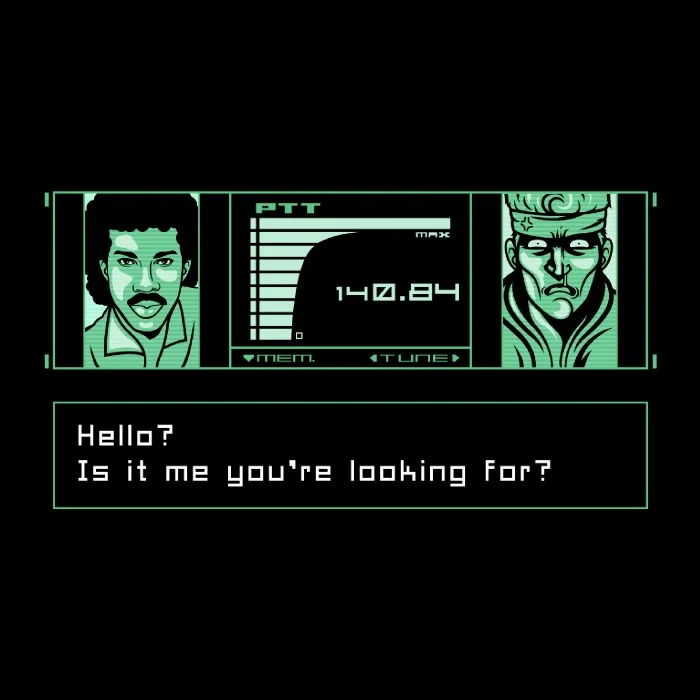Click the left TUNE arrow
This screenshot has width=700, height=700.
373,358
